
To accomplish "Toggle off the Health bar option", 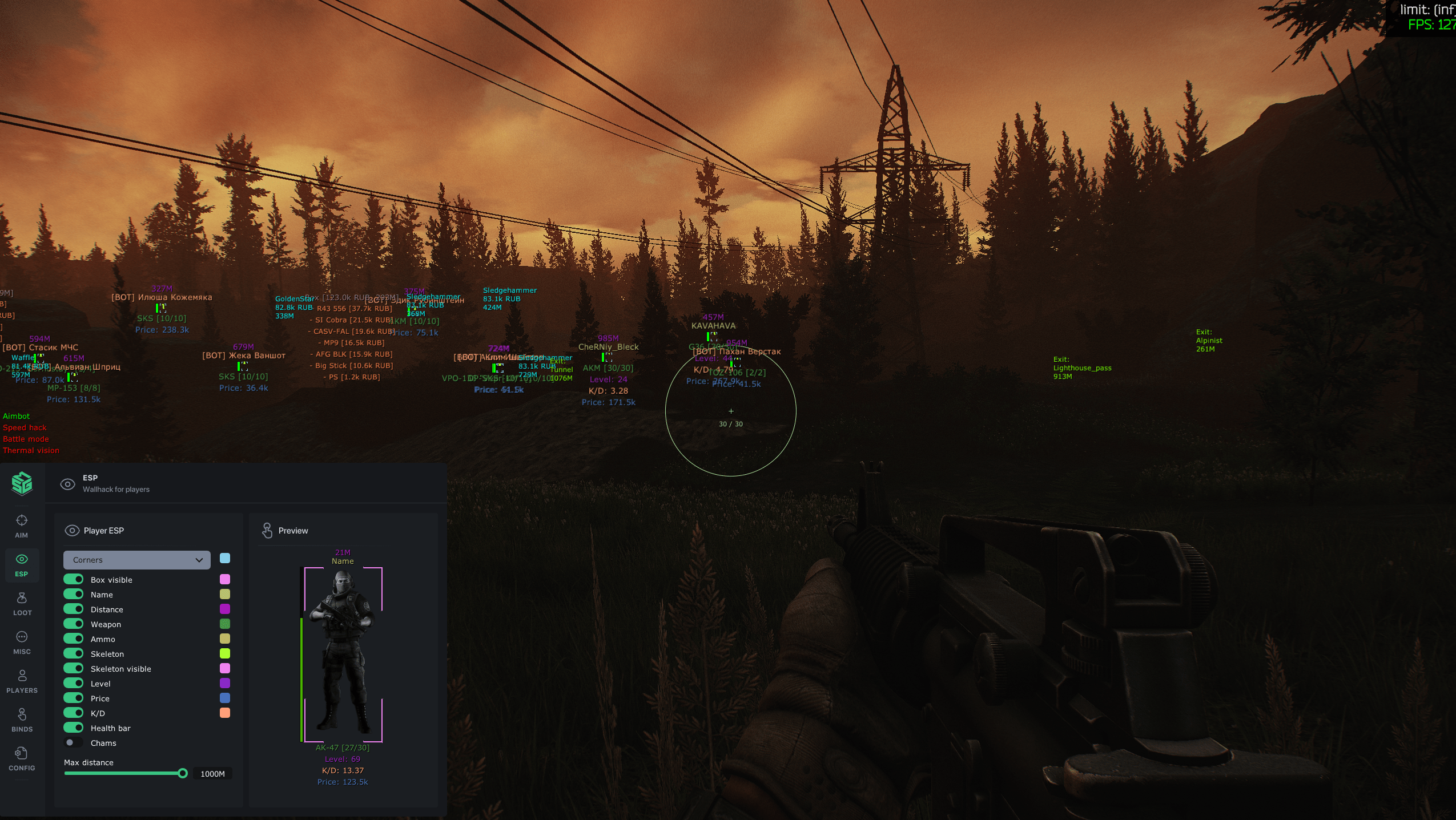I will point(74,728).
